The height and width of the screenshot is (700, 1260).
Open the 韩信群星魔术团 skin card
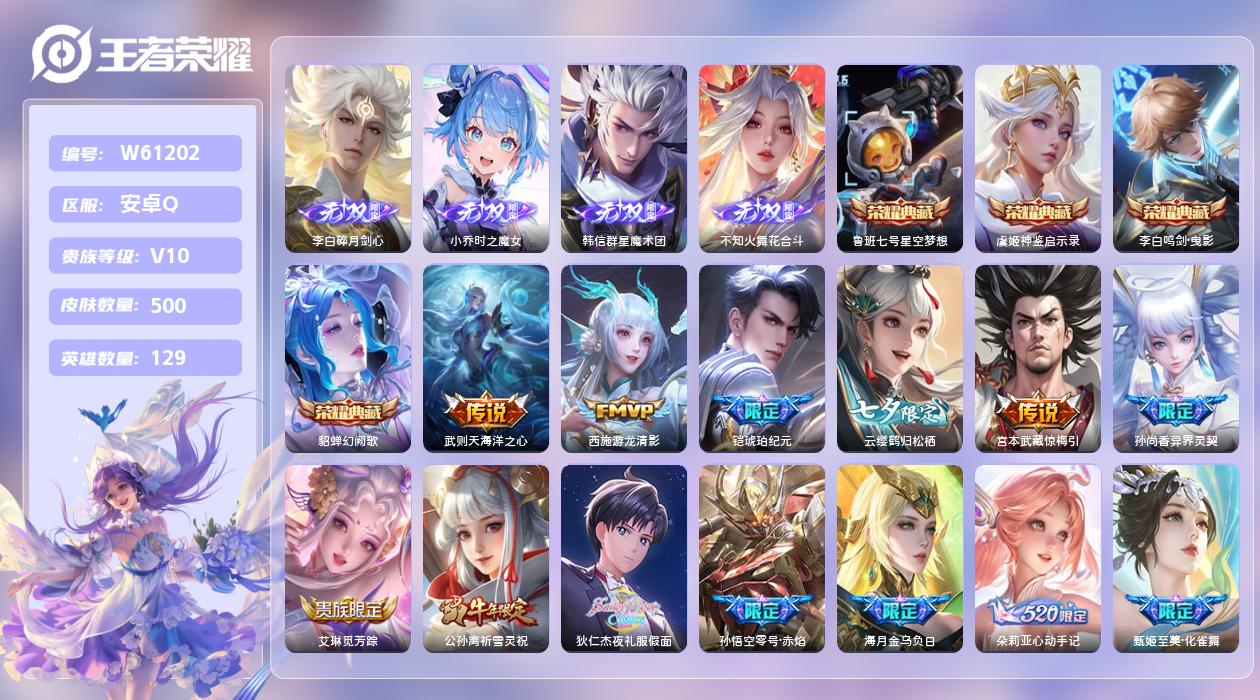pyautogui.click(x=624, y=158)
